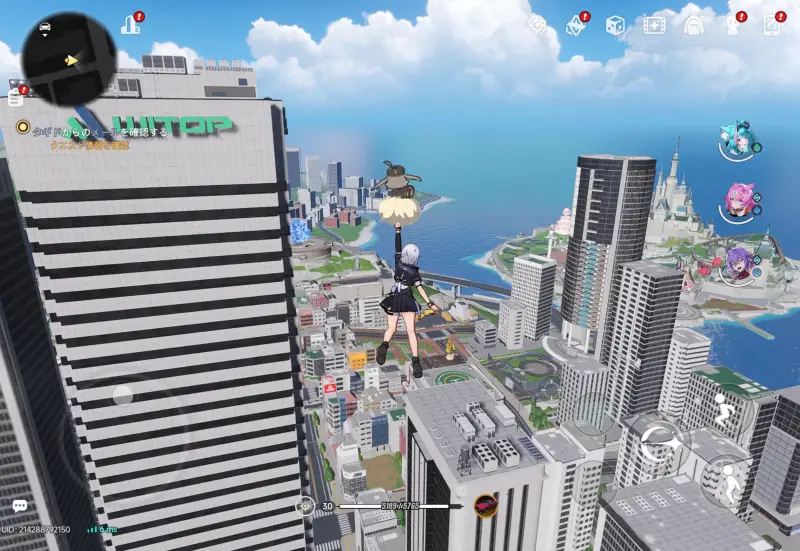Activate the crescent sparkle skill button
This screenshot has width=800, height=551.
[x=659, y=440]
